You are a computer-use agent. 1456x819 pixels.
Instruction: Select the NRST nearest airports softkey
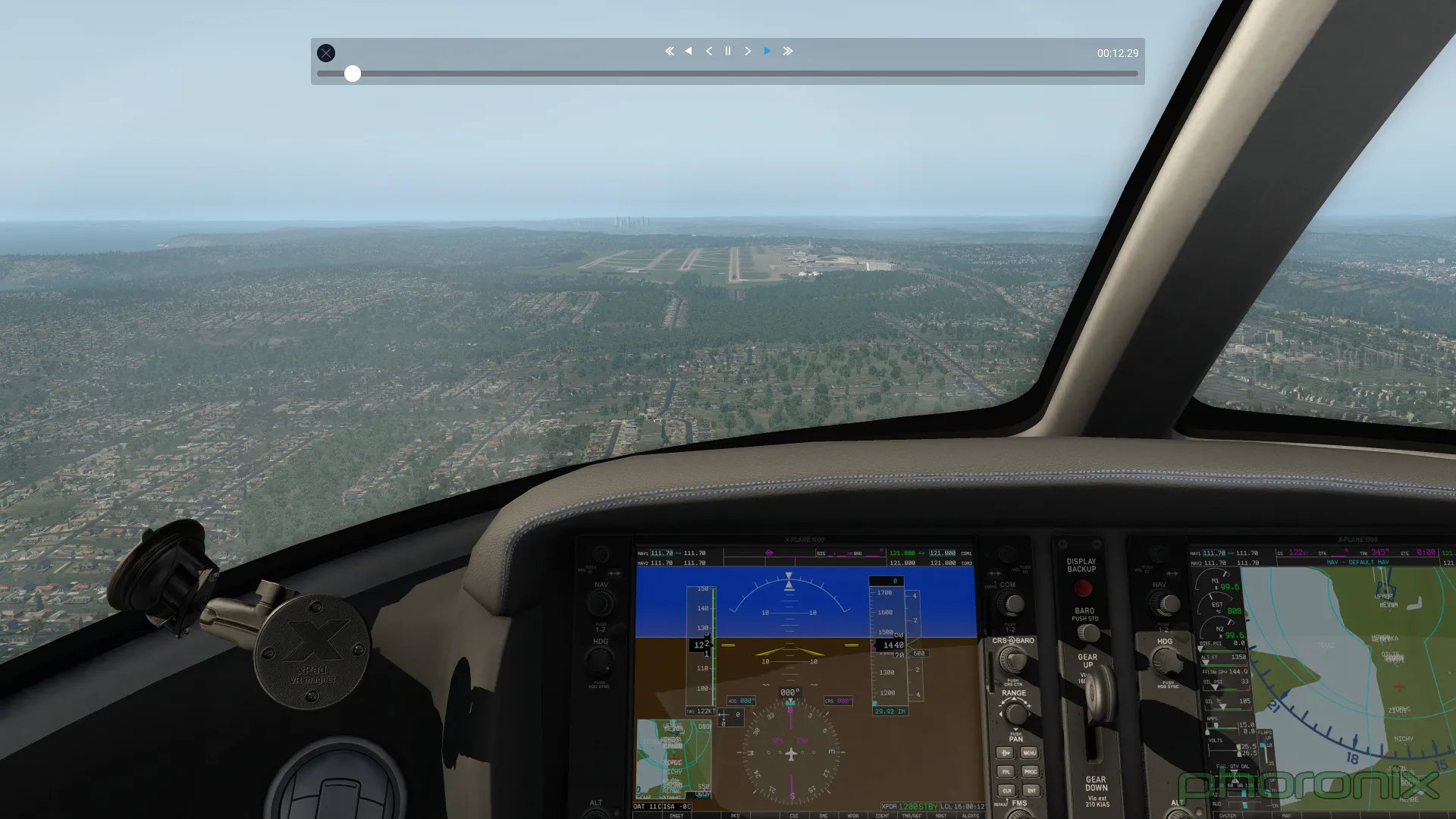click(941, 815)
